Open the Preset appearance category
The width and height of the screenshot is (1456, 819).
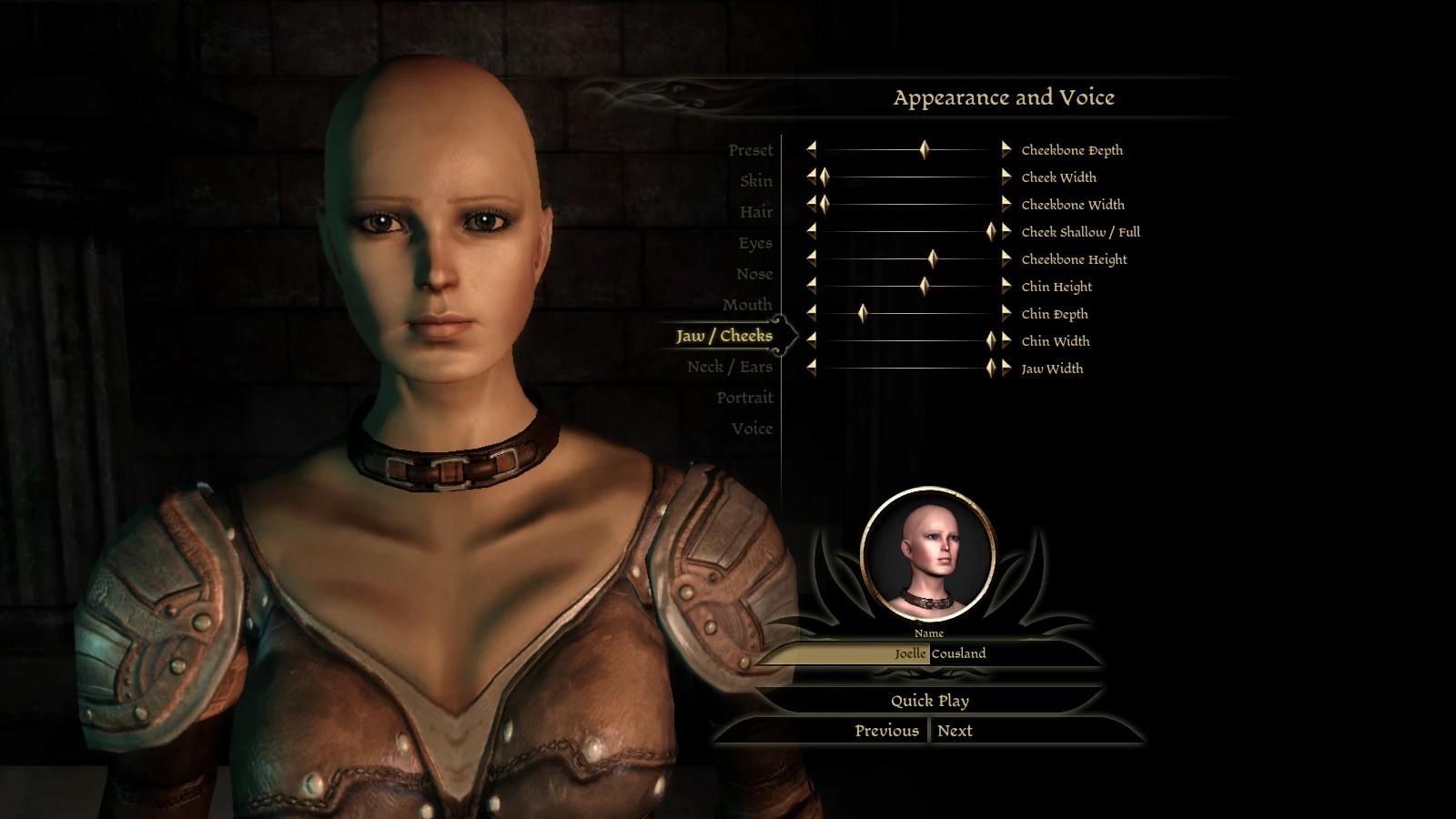[x=750, y=150]
